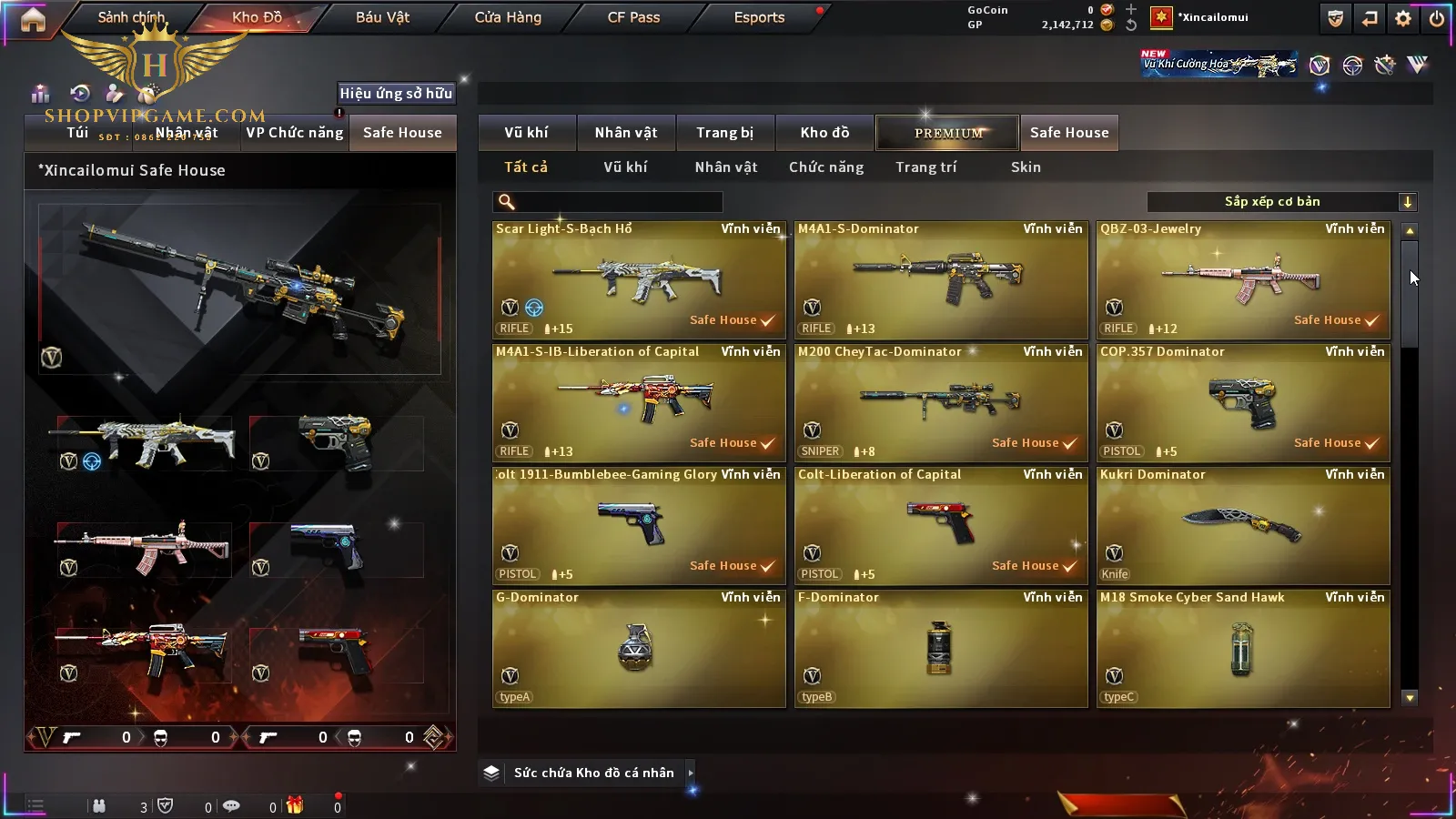1456x819 pixels.
Task: Select the Kukri Dominator knife
Action: point(1243,526)
